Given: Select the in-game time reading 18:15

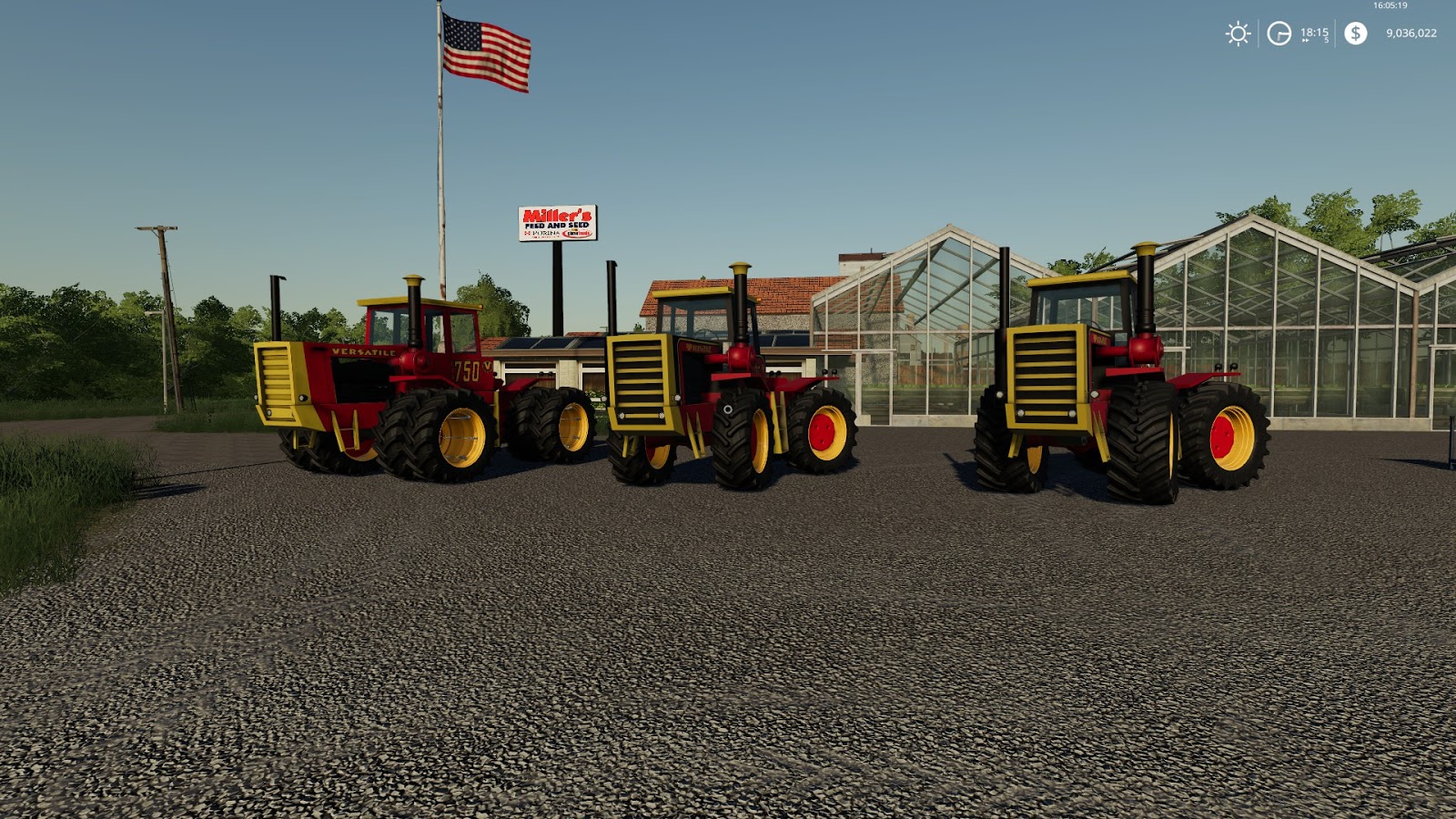Looking at the screenshot, I should (x=1314, y=32).
